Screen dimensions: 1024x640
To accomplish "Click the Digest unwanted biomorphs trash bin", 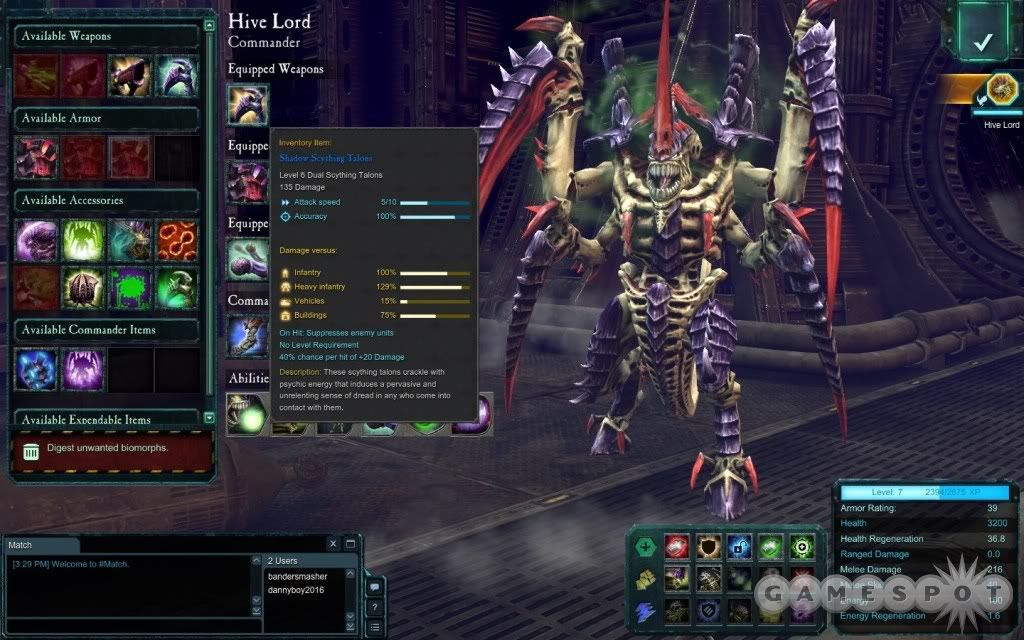I will (x=32, y=449).
